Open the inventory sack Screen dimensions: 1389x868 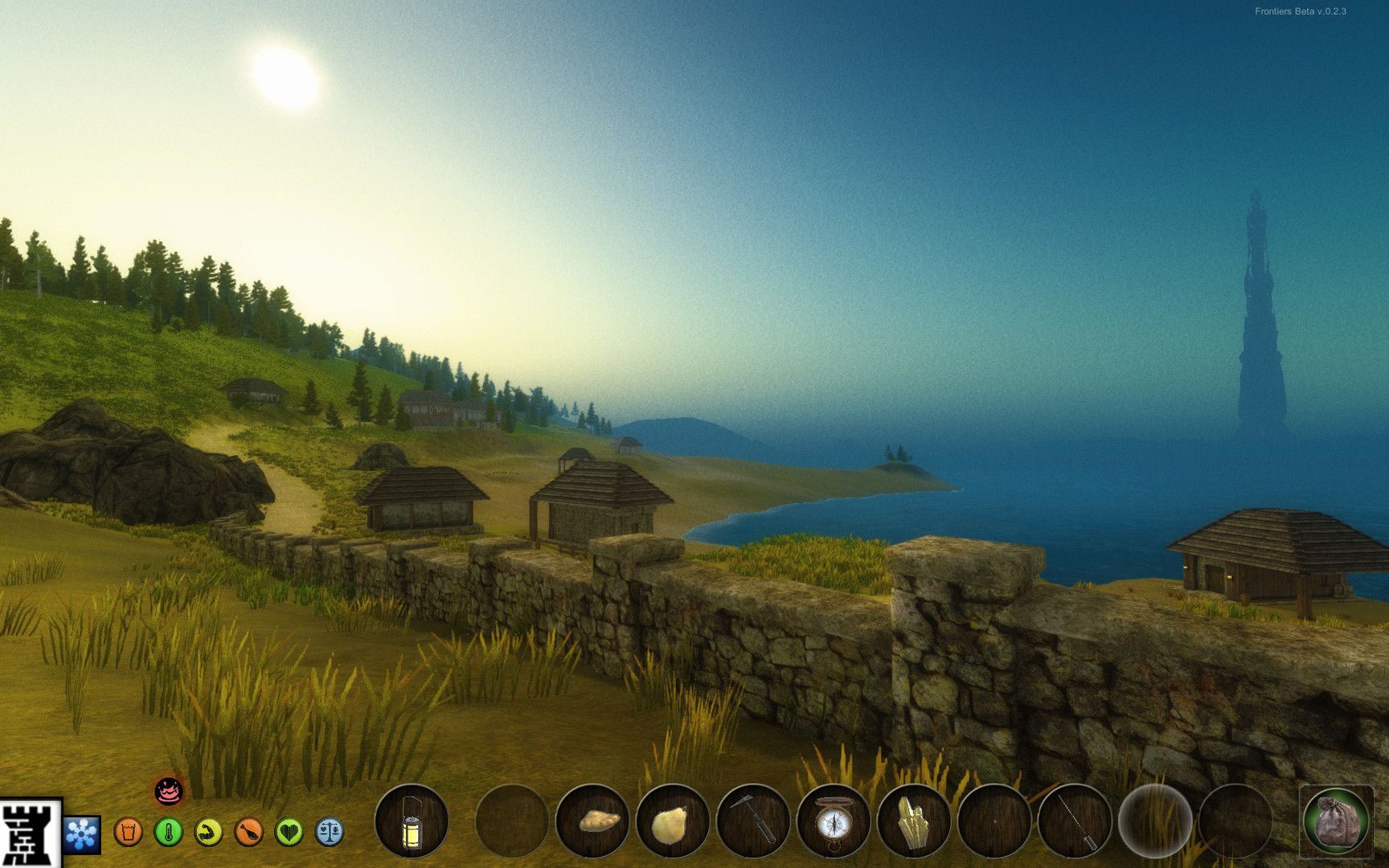(x=1336, y=821)
